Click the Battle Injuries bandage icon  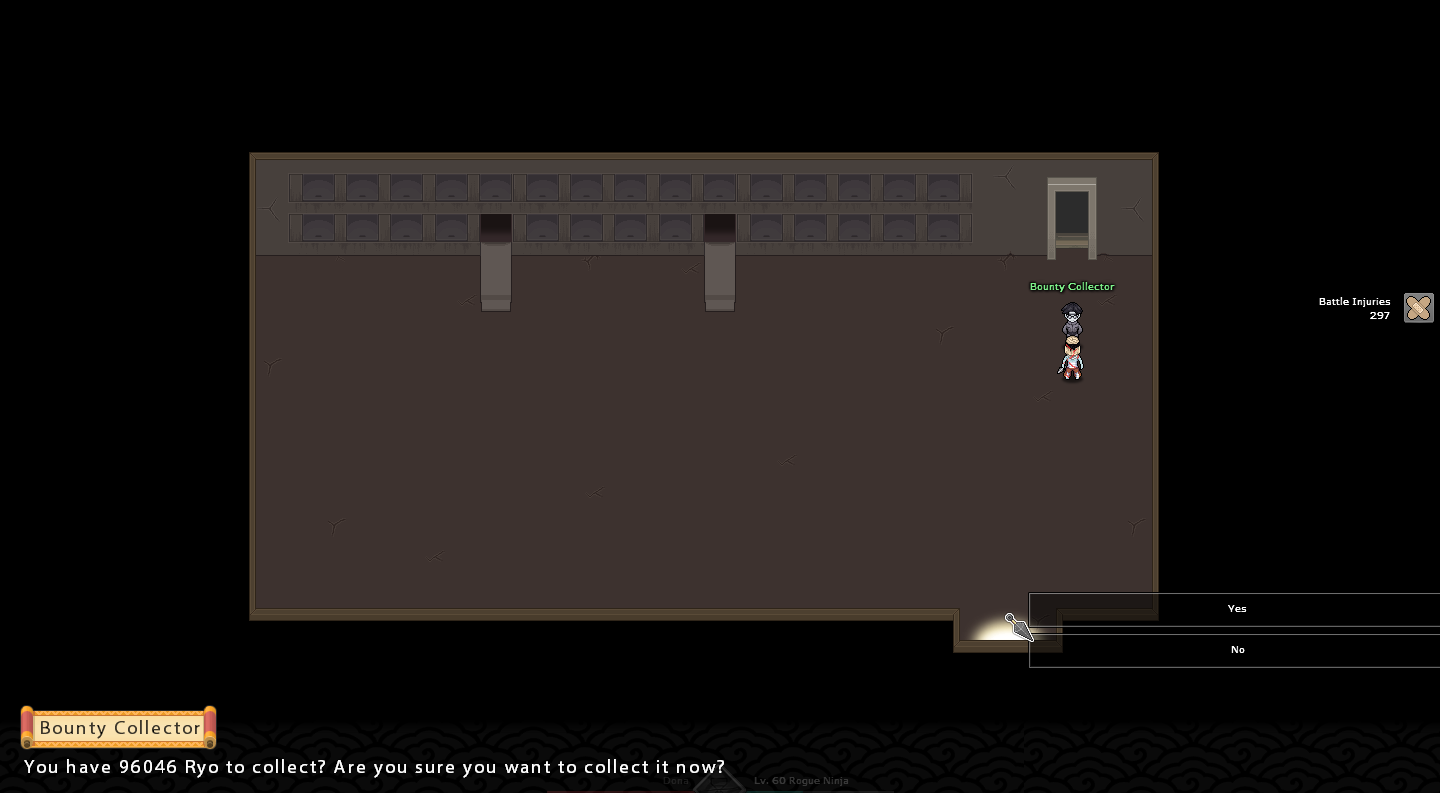coord(1418,308)
